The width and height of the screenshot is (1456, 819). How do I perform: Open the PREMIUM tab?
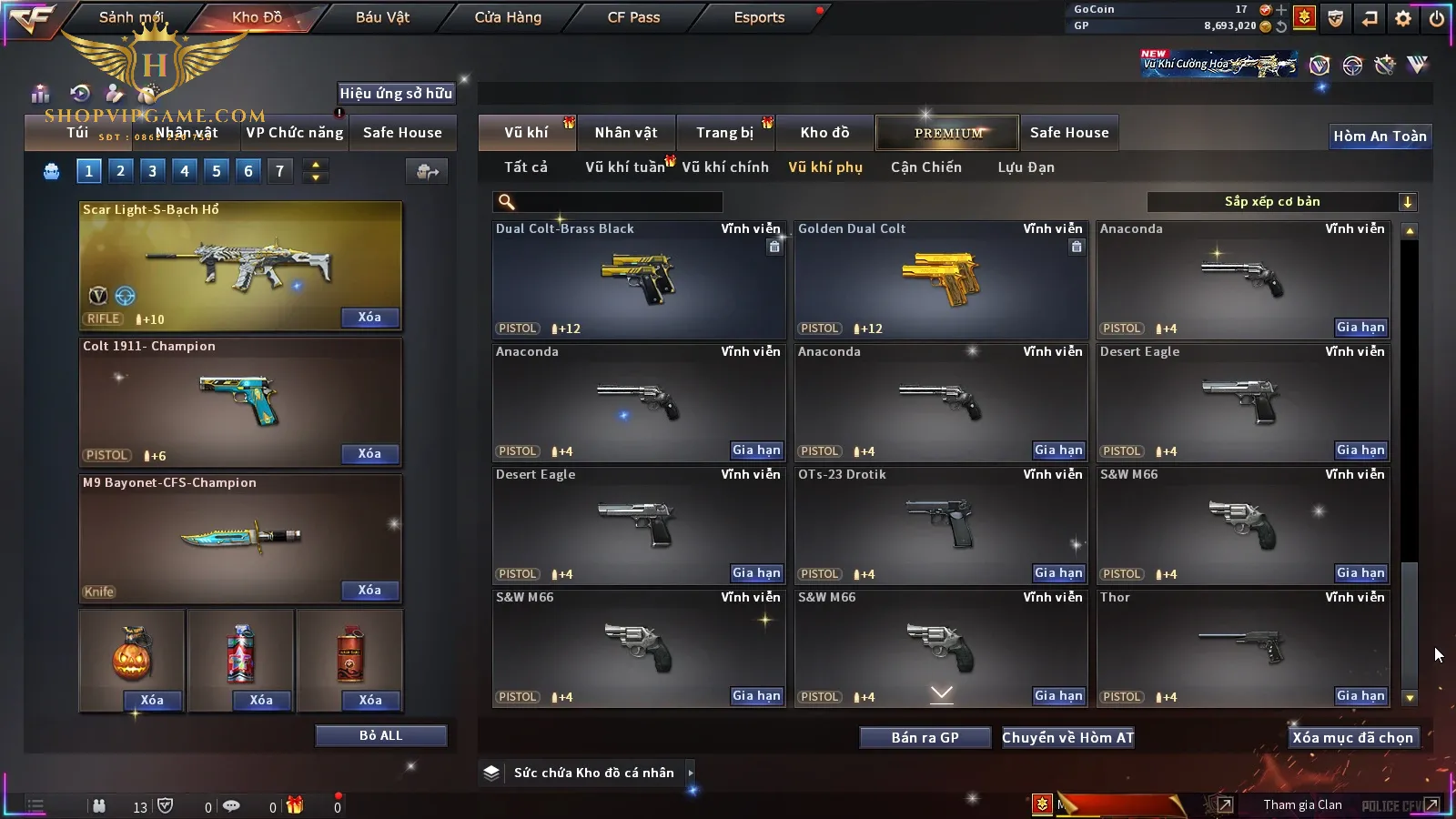(947, 133)
